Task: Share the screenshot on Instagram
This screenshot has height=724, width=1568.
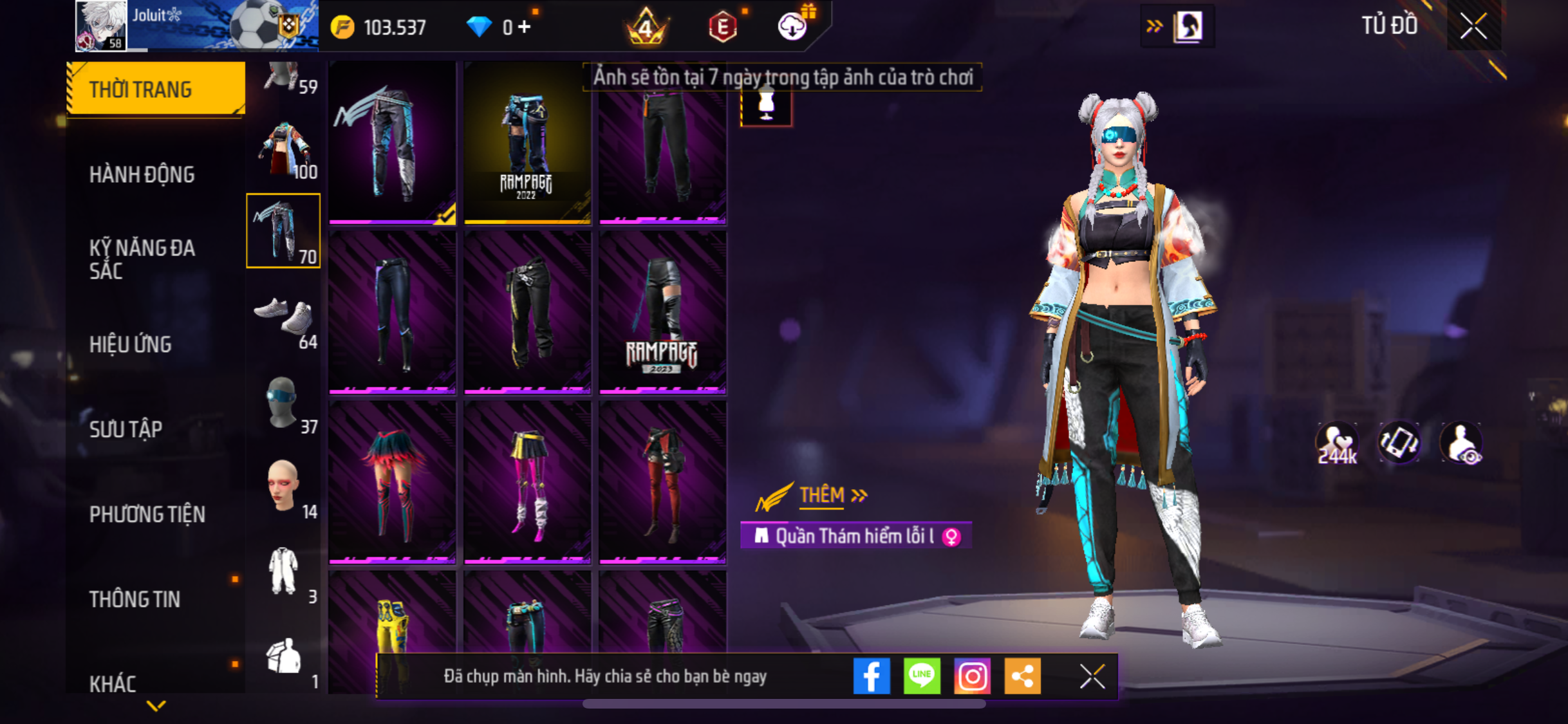Action: (971, 676)
